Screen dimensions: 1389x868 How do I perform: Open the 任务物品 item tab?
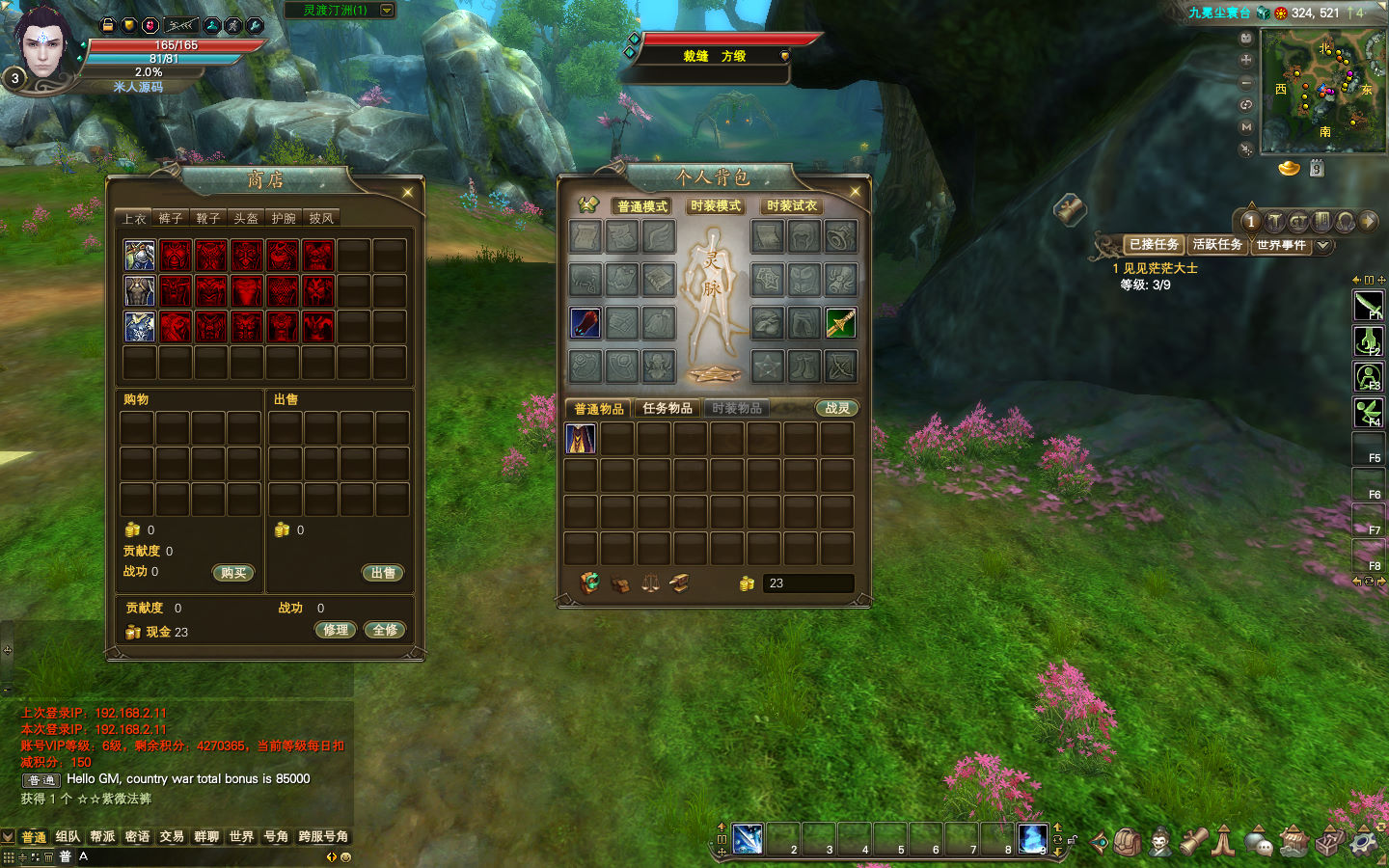click(x=667, y=409)
